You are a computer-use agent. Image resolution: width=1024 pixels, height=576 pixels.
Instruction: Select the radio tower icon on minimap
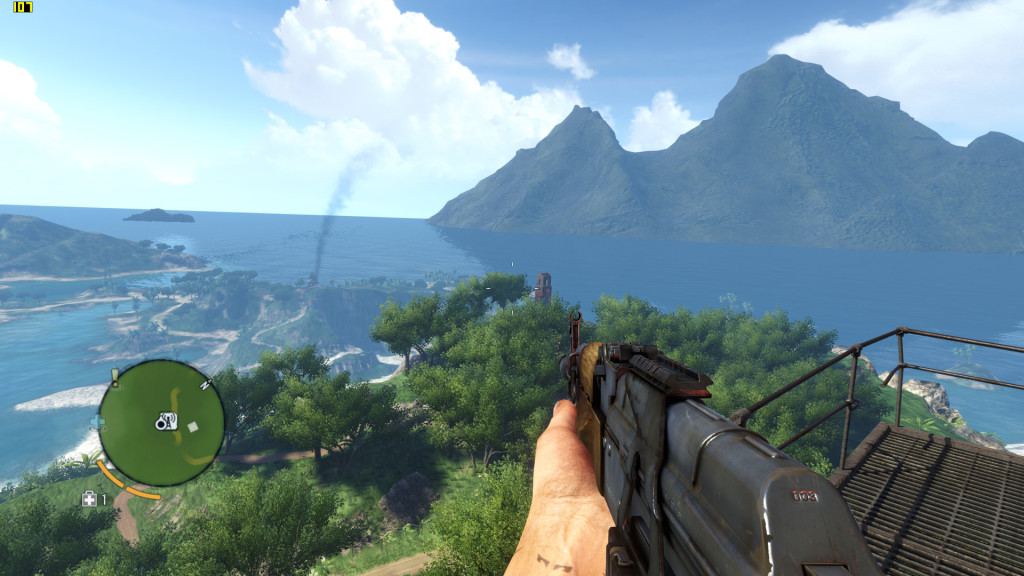coord(166,422)
